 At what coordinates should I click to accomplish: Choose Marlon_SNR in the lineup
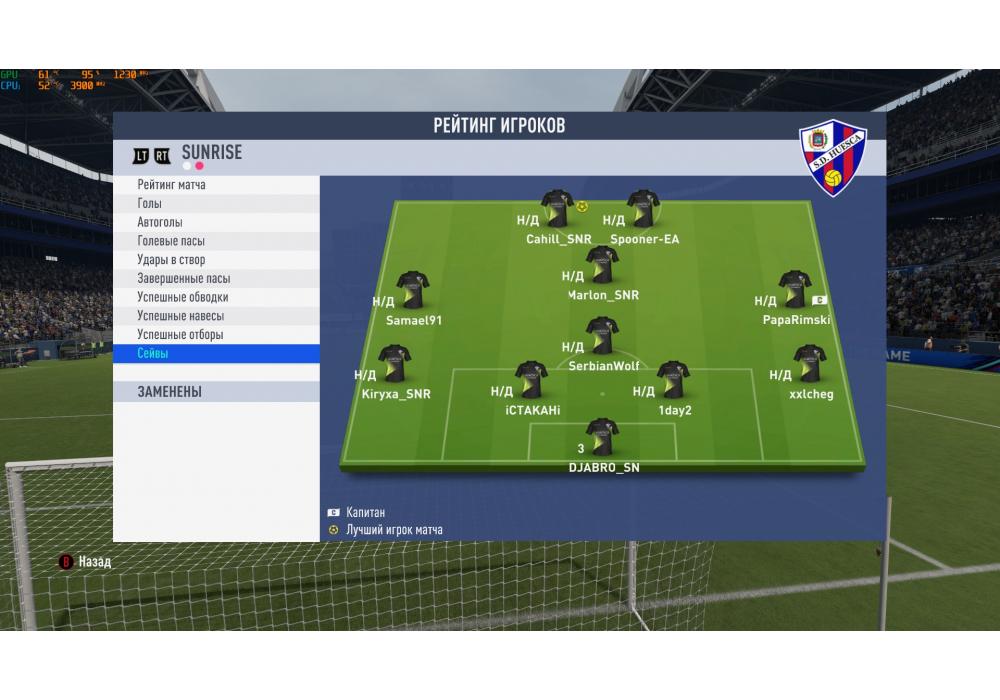pos(602,265)
